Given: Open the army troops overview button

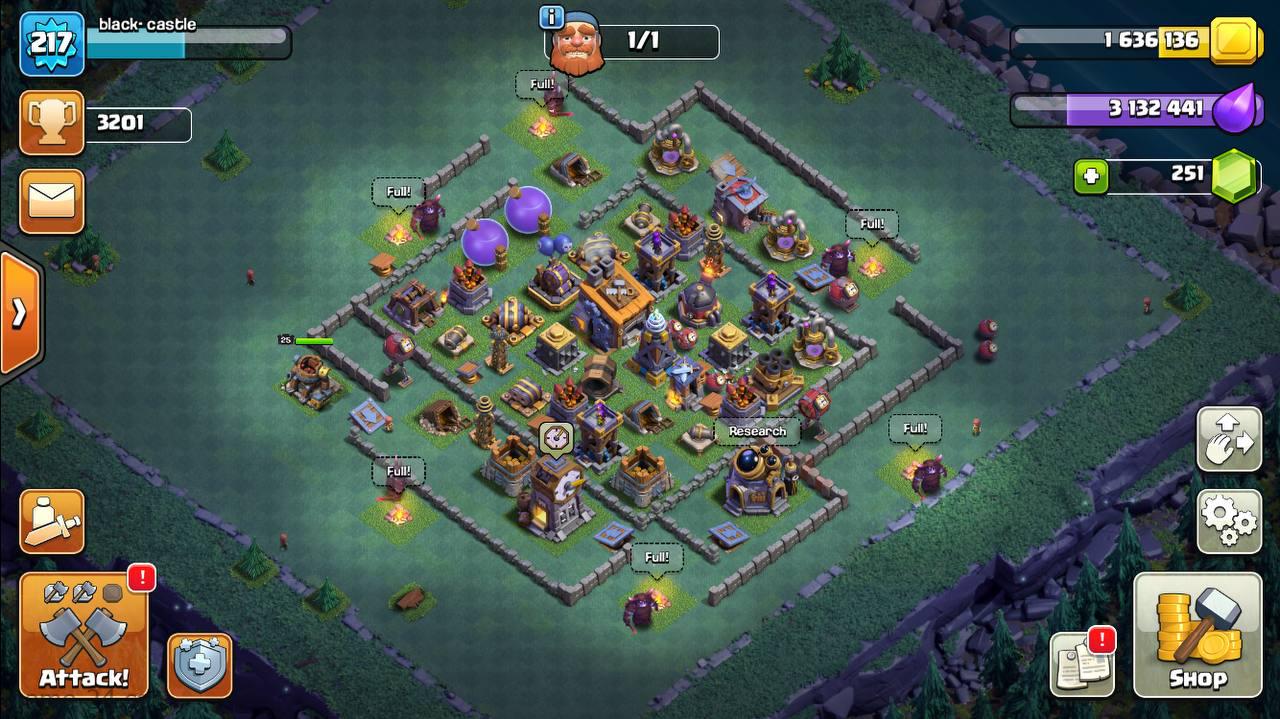Looking at the screenshot, I should coord(51,521).
